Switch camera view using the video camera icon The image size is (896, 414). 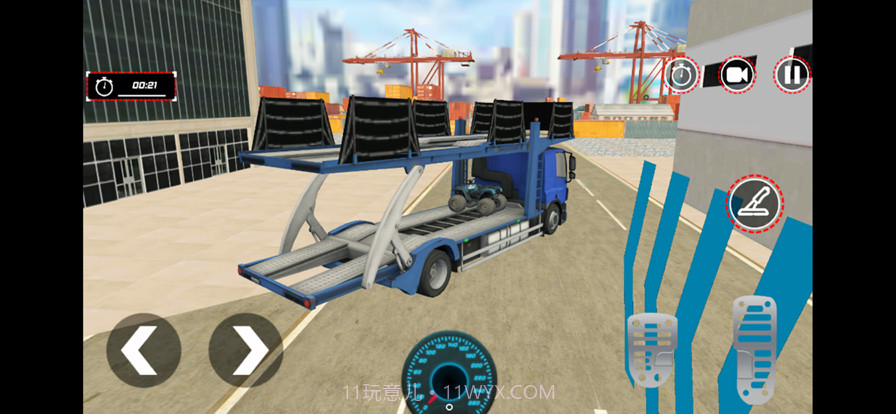[737, 74]
